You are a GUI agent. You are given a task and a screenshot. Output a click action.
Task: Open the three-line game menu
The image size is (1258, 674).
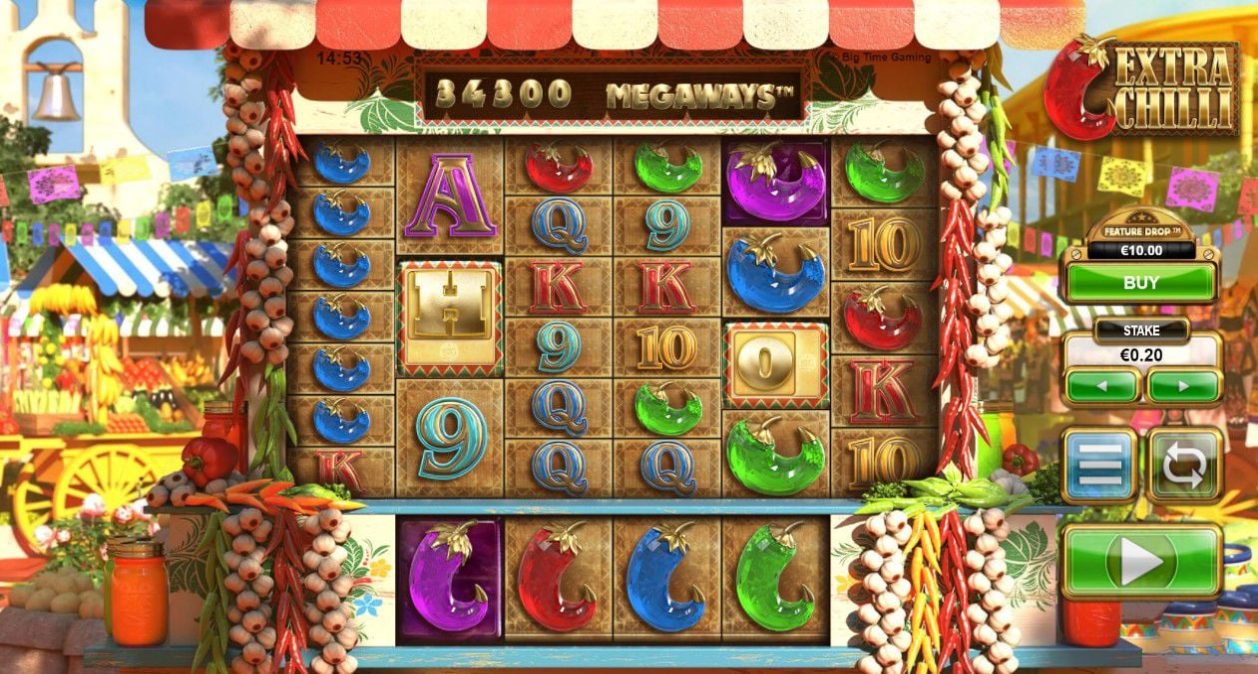pos(1099,465)
